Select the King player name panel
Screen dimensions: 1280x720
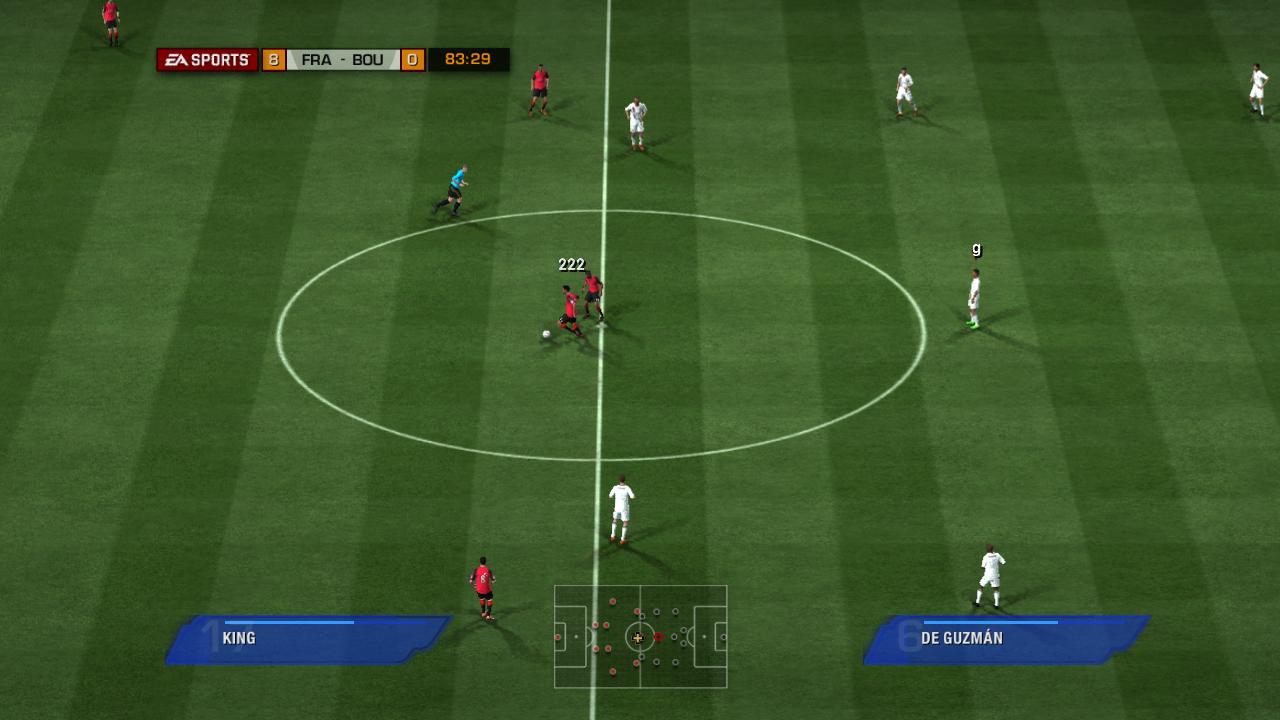(308, 639)
